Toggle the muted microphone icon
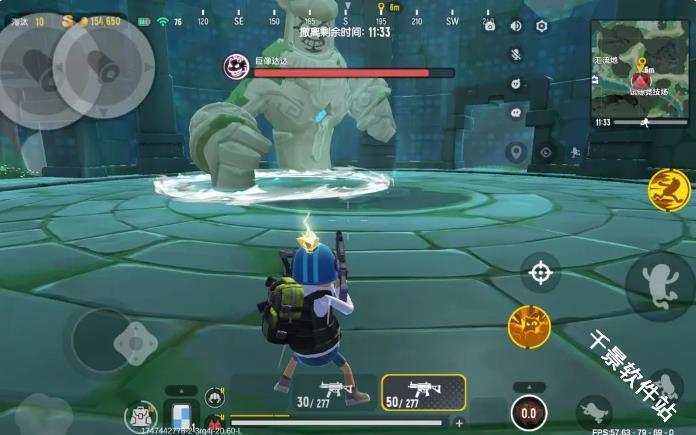This screenshot has height=435, width=696. tap(516, 55)
